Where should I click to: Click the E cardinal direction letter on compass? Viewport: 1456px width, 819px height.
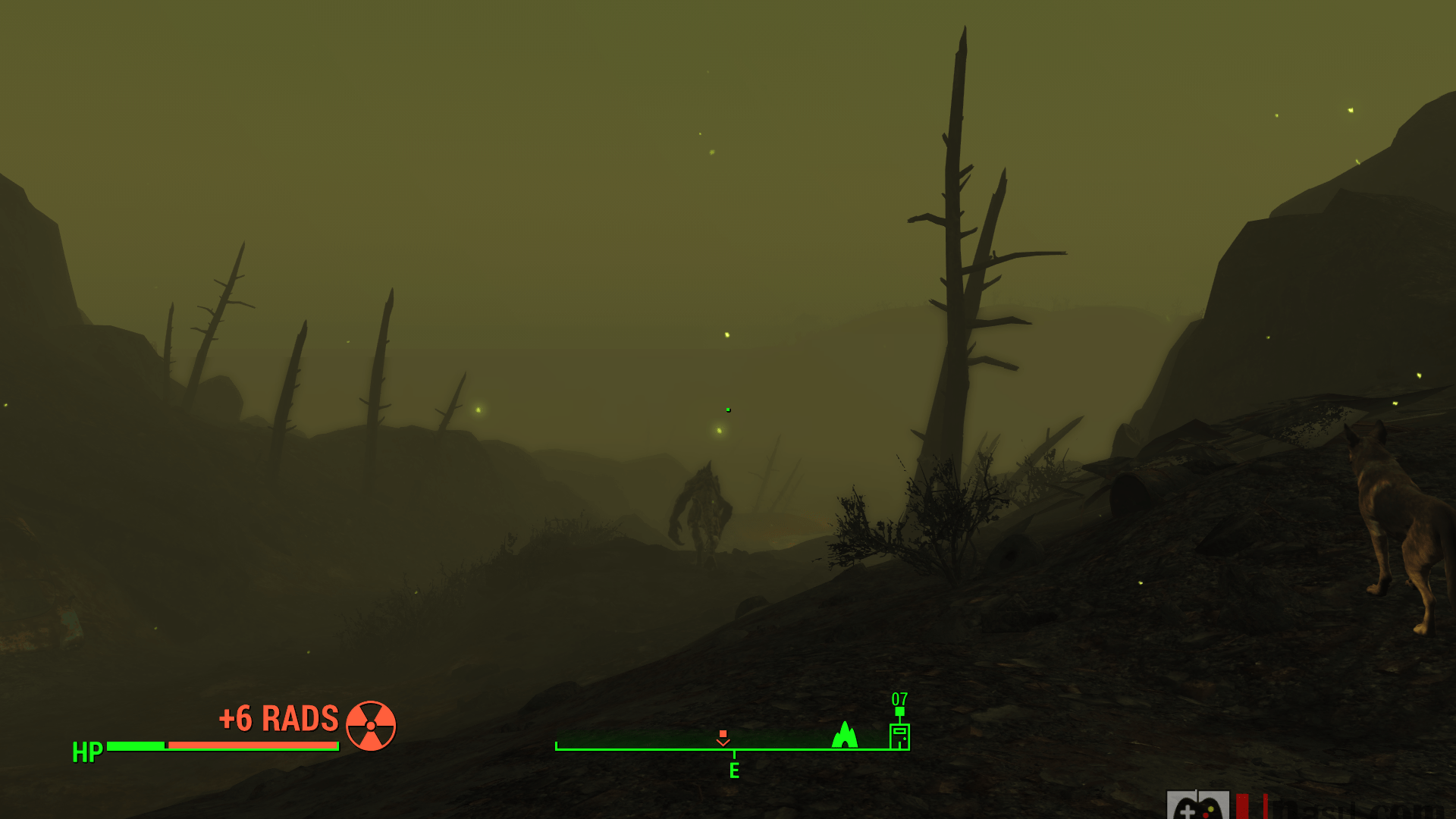click(734, 770)
